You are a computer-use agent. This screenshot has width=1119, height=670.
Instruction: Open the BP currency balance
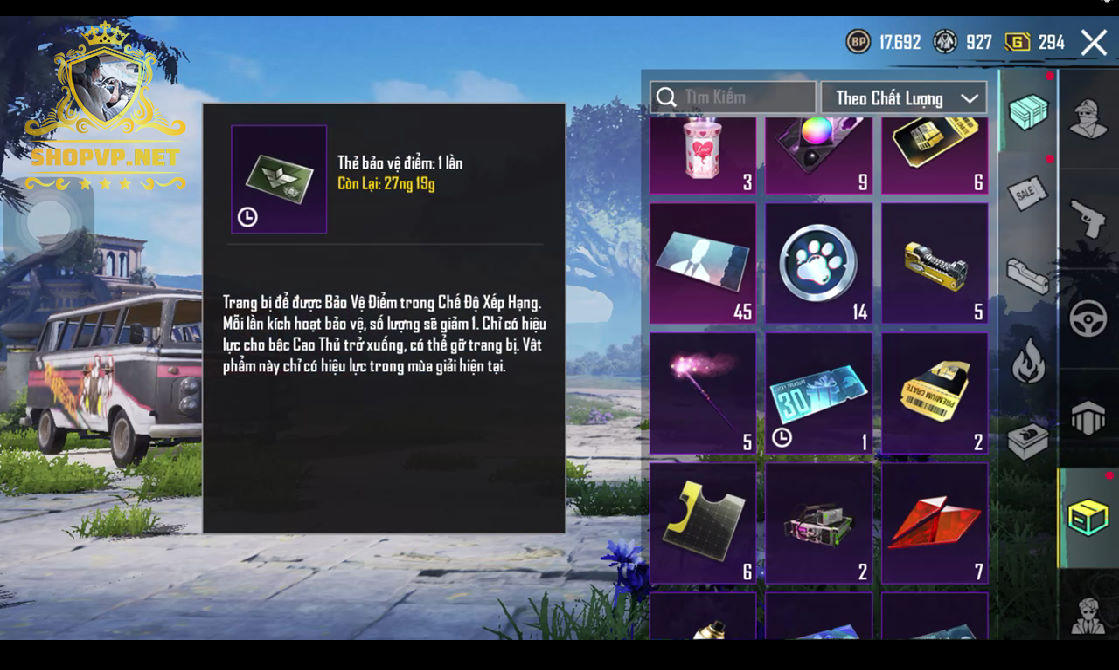click(x=884, y=42)
